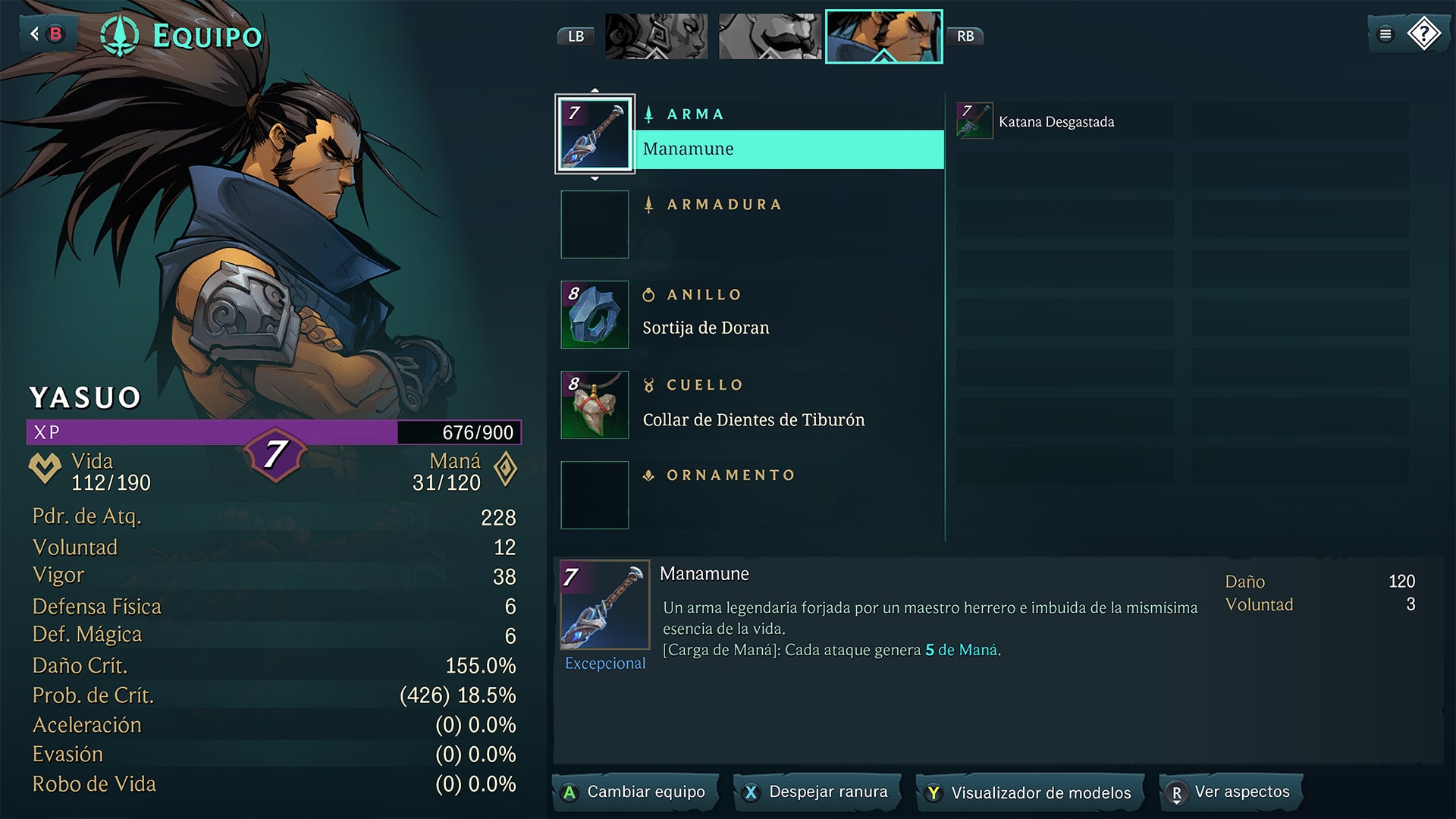This screenshot has width=1456, height=819.
Task: Select Yasuo's character portrait tab
Action: [x=884, y=36]
